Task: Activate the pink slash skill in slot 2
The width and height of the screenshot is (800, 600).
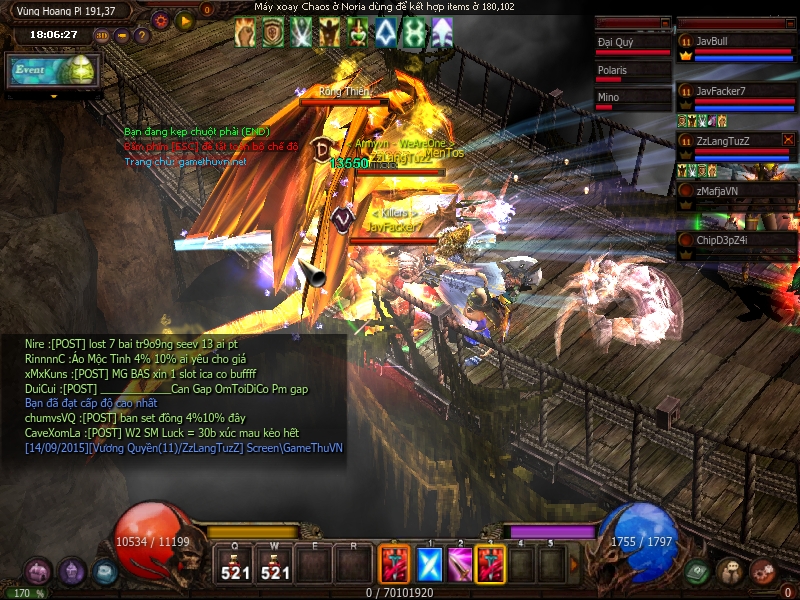Action: [460, 565]
